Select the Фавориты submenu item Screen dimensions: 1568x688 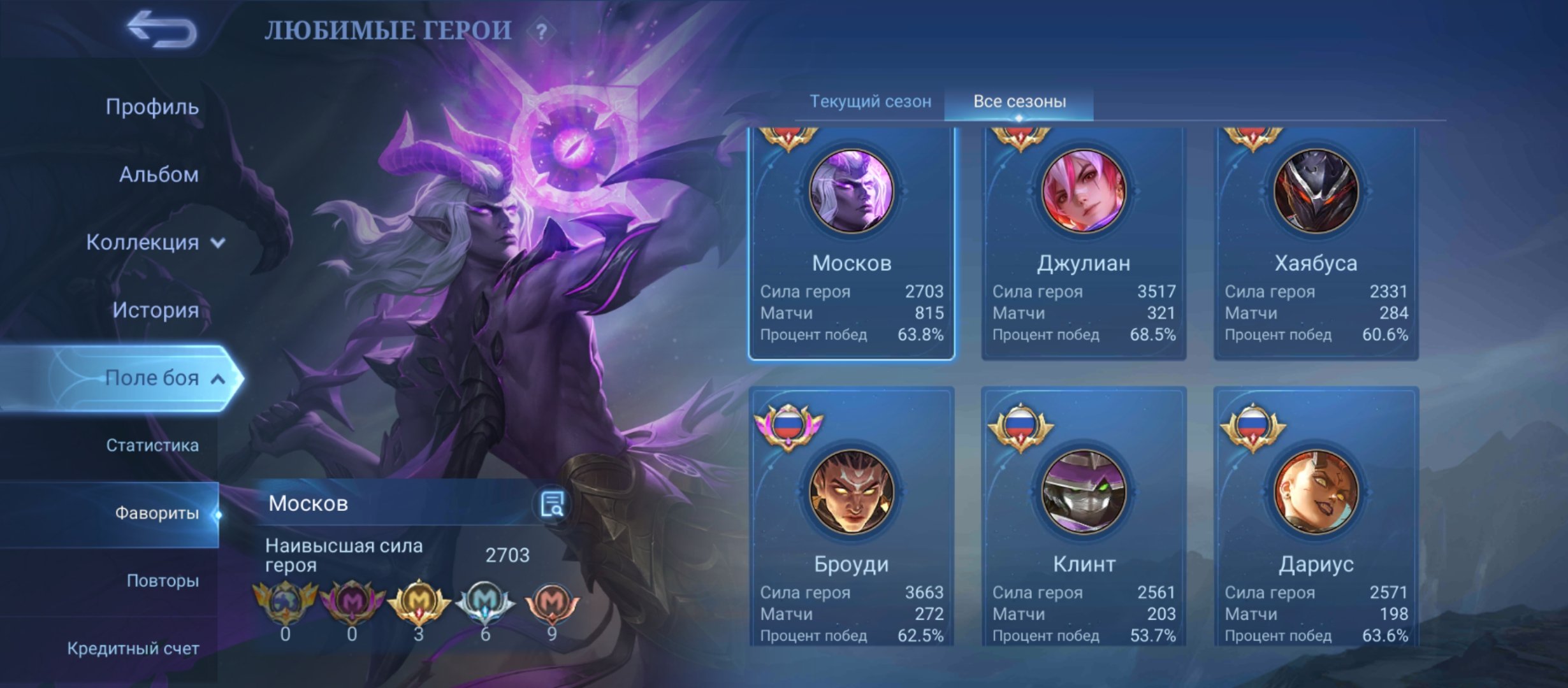click(x=156, y=513)
